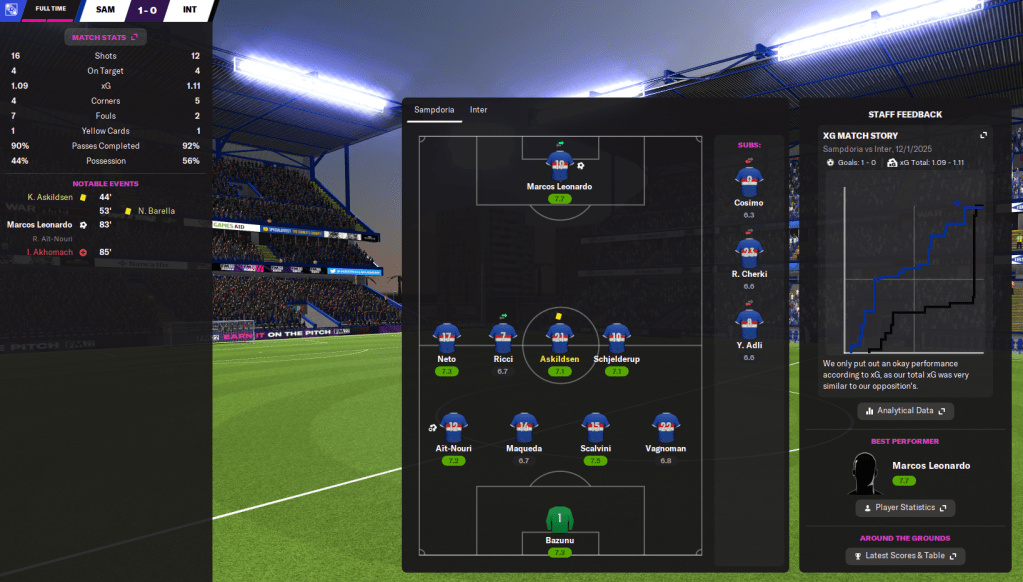The height and width of the screenshot is (582, 1023).
Task: Select Vagnoman at right back
Action: pyautogui.click(x=665, y=426)
